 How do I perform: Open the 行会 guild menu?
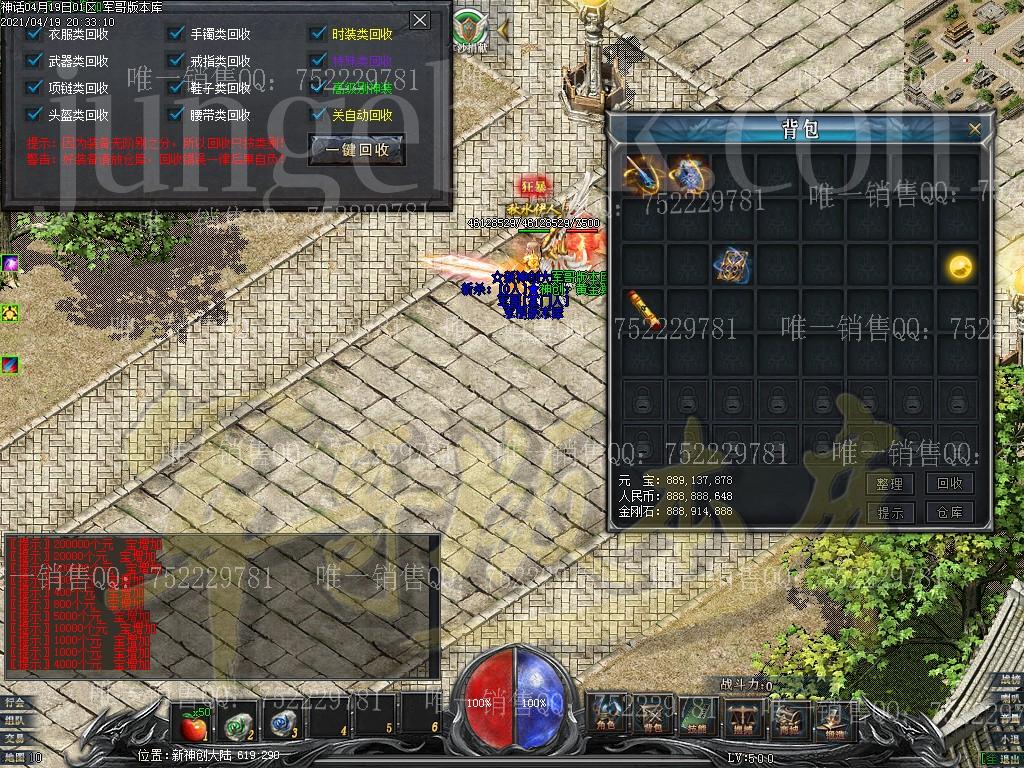tap(12, 703)
